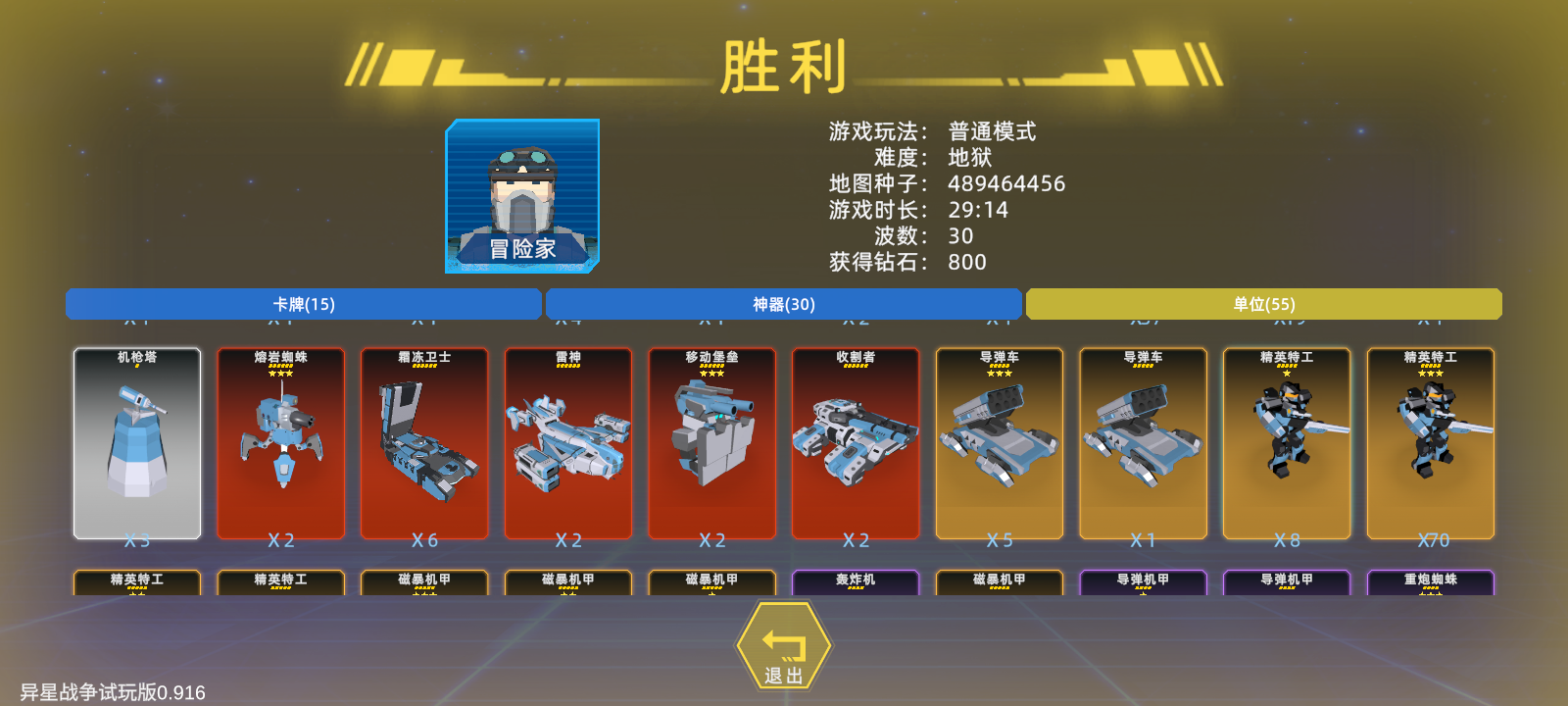Click the 霜冻卫士 unit icon
Viewport: 1568px width, 706px height.
click(423, 443)
